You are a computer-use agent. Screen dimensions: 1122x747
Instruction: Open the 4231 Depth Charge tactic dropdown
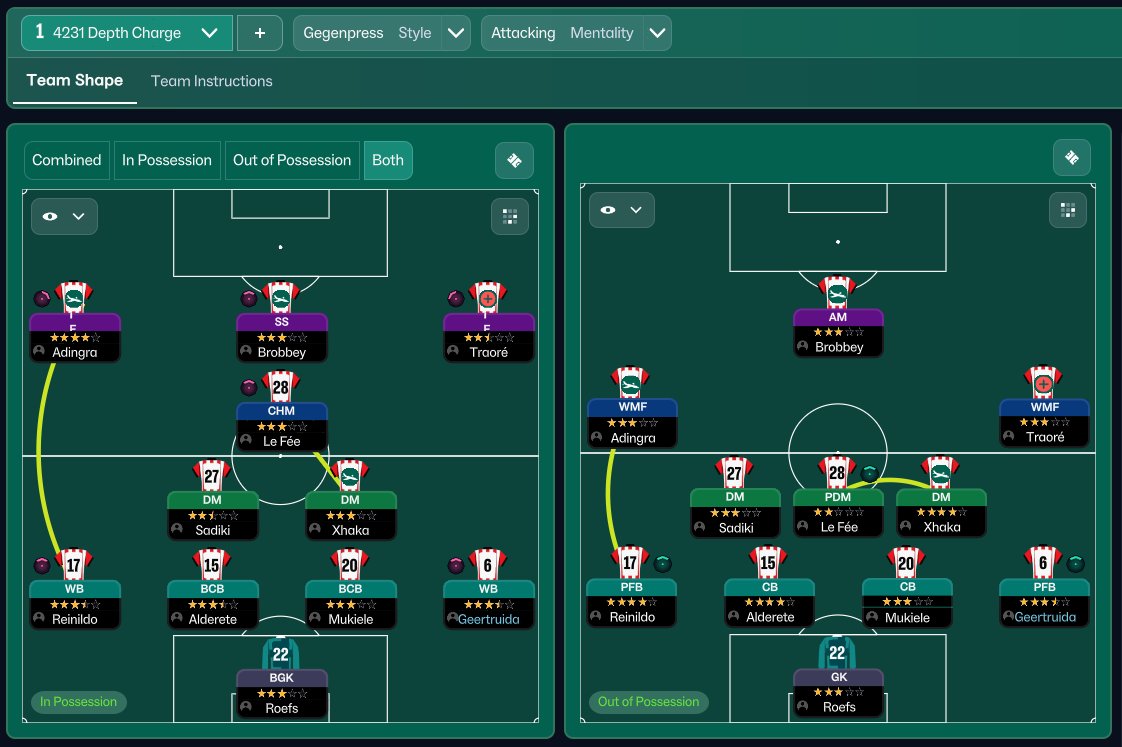tap(126, 33)
